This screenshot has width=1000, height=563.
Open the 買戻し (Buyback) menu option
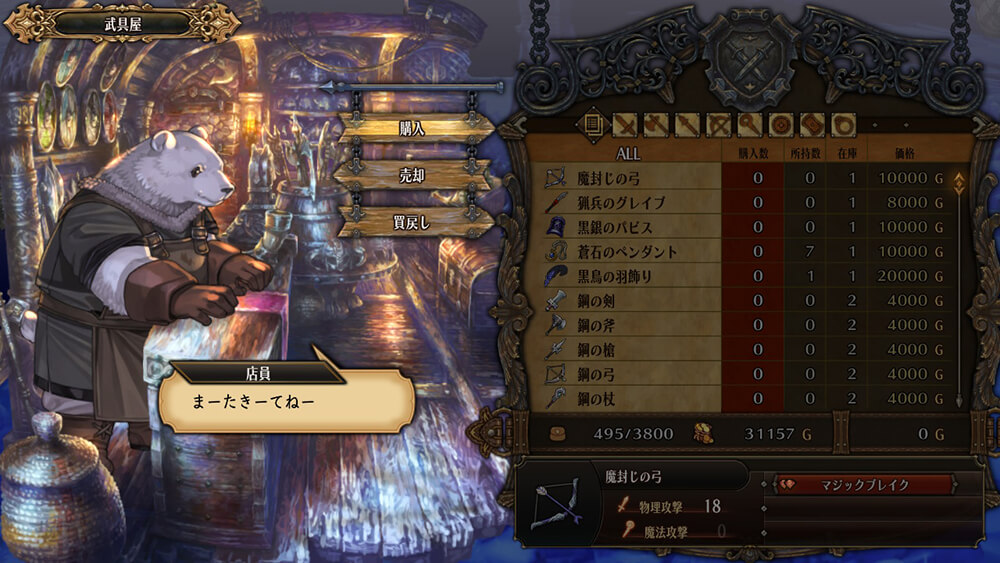(412, 221)
